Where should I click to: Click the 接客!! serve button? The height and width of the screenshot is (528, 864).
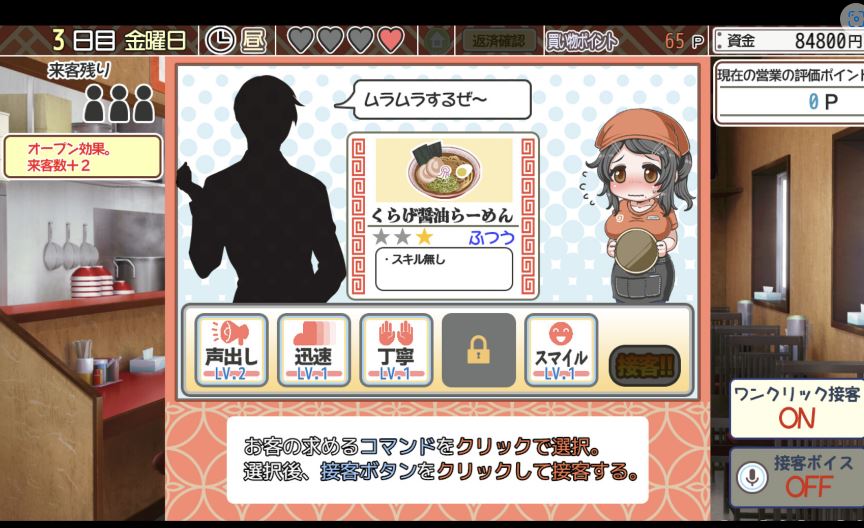(645, 364)
